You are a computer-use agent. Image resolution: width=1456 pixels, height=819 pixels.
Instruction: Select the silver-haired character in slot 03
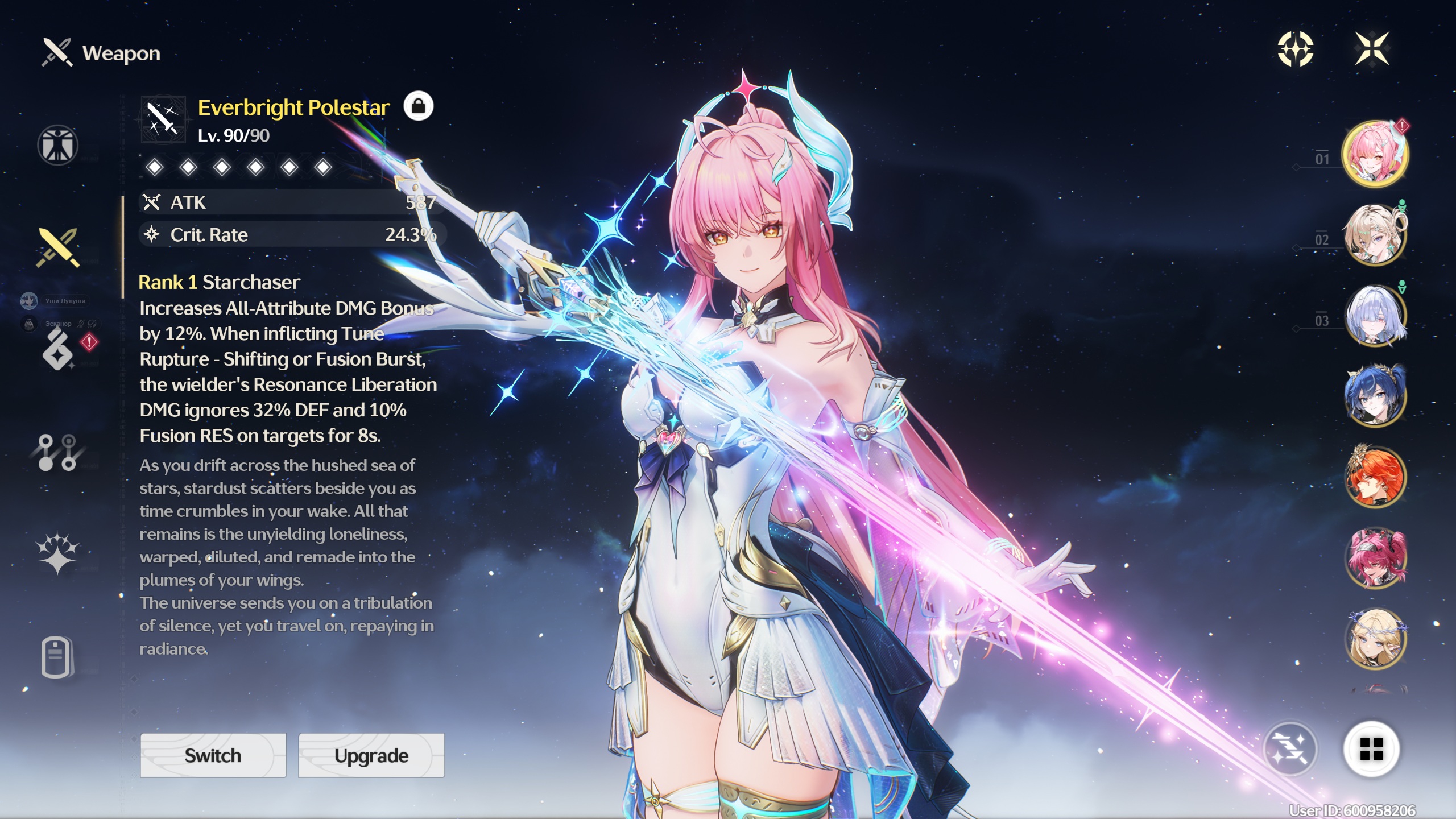1375,316
